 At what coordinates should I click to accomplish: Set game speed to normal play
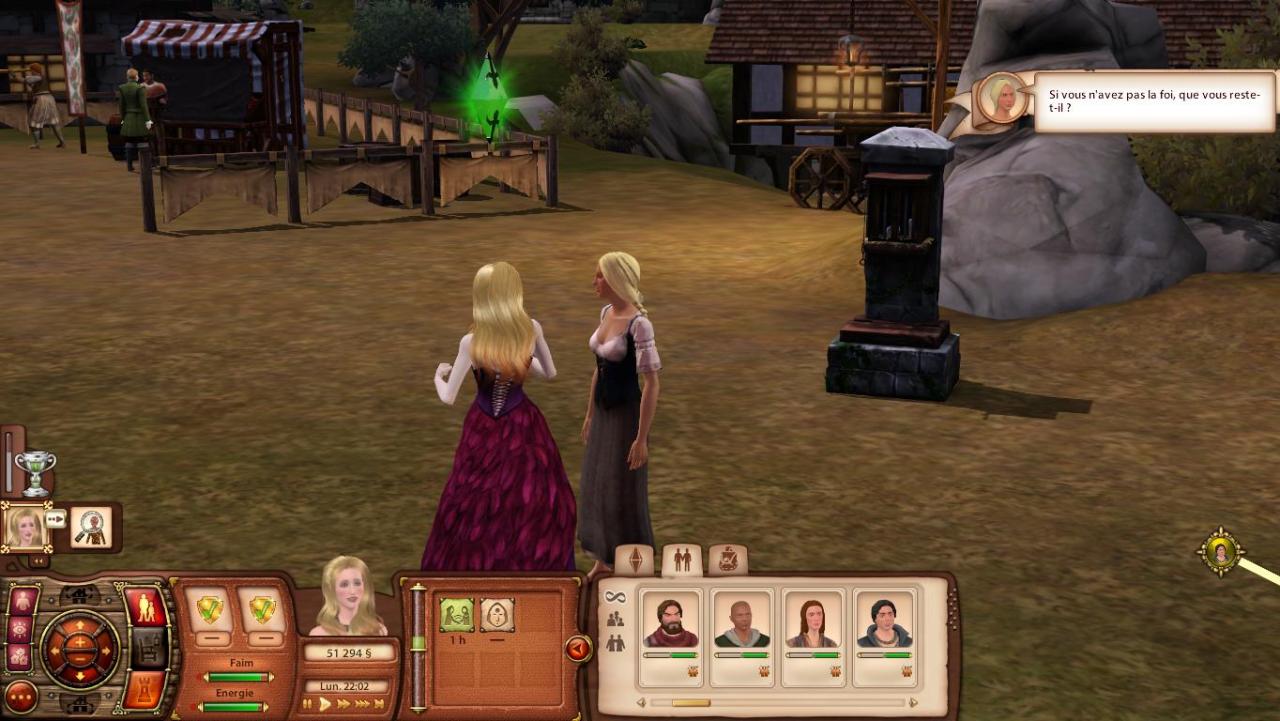(x=325, y=704)
